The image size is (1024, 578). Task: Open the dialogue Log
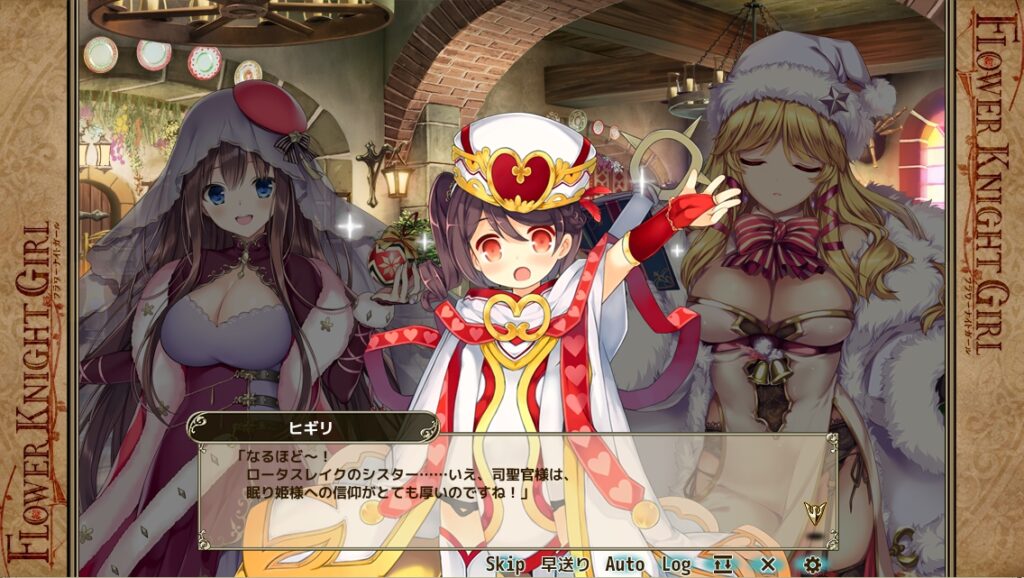click(676, 565)
